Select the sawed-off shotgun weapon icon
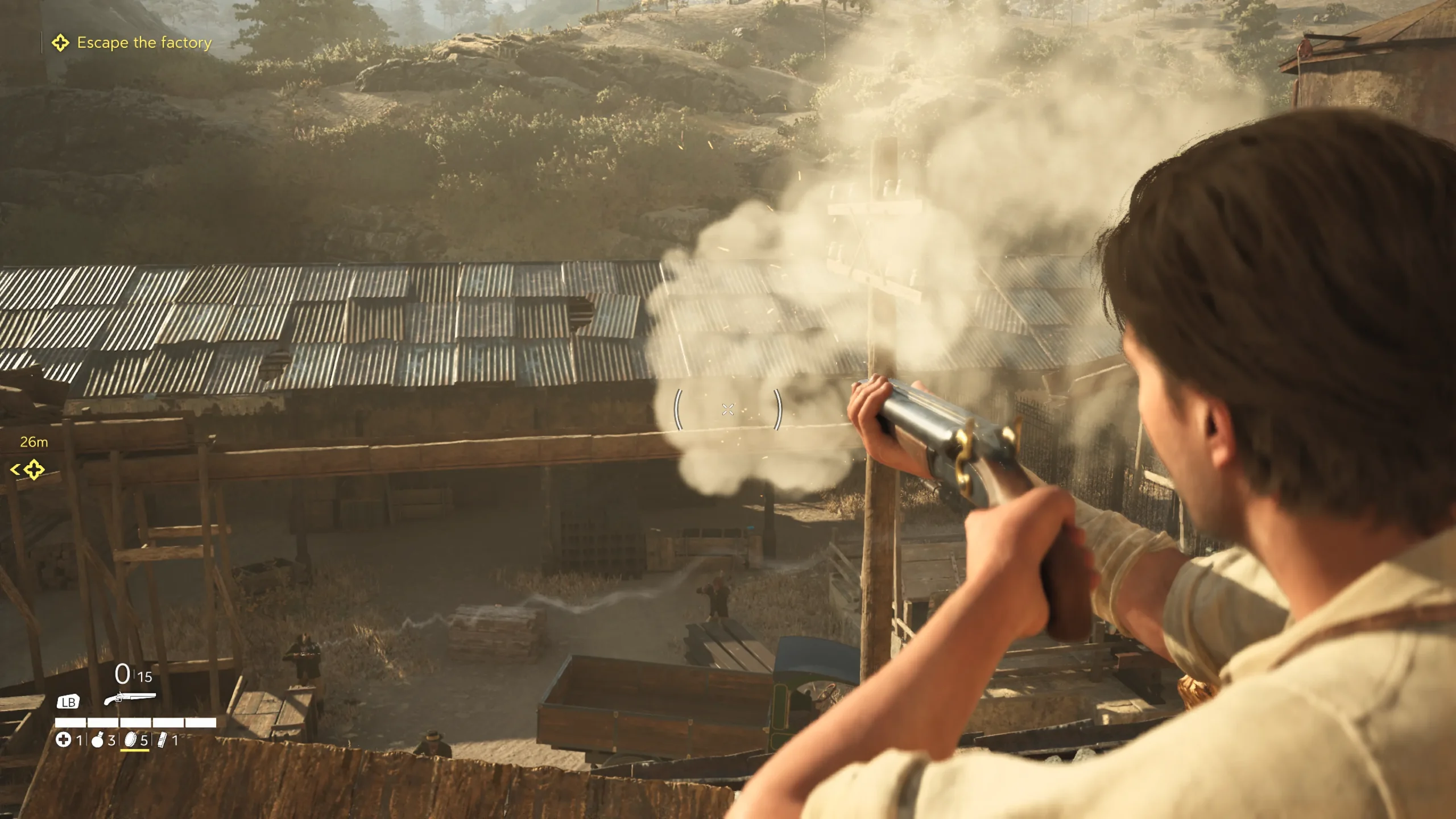The height and width of the screenshot is (819, 1456). (x=130, y=698)
